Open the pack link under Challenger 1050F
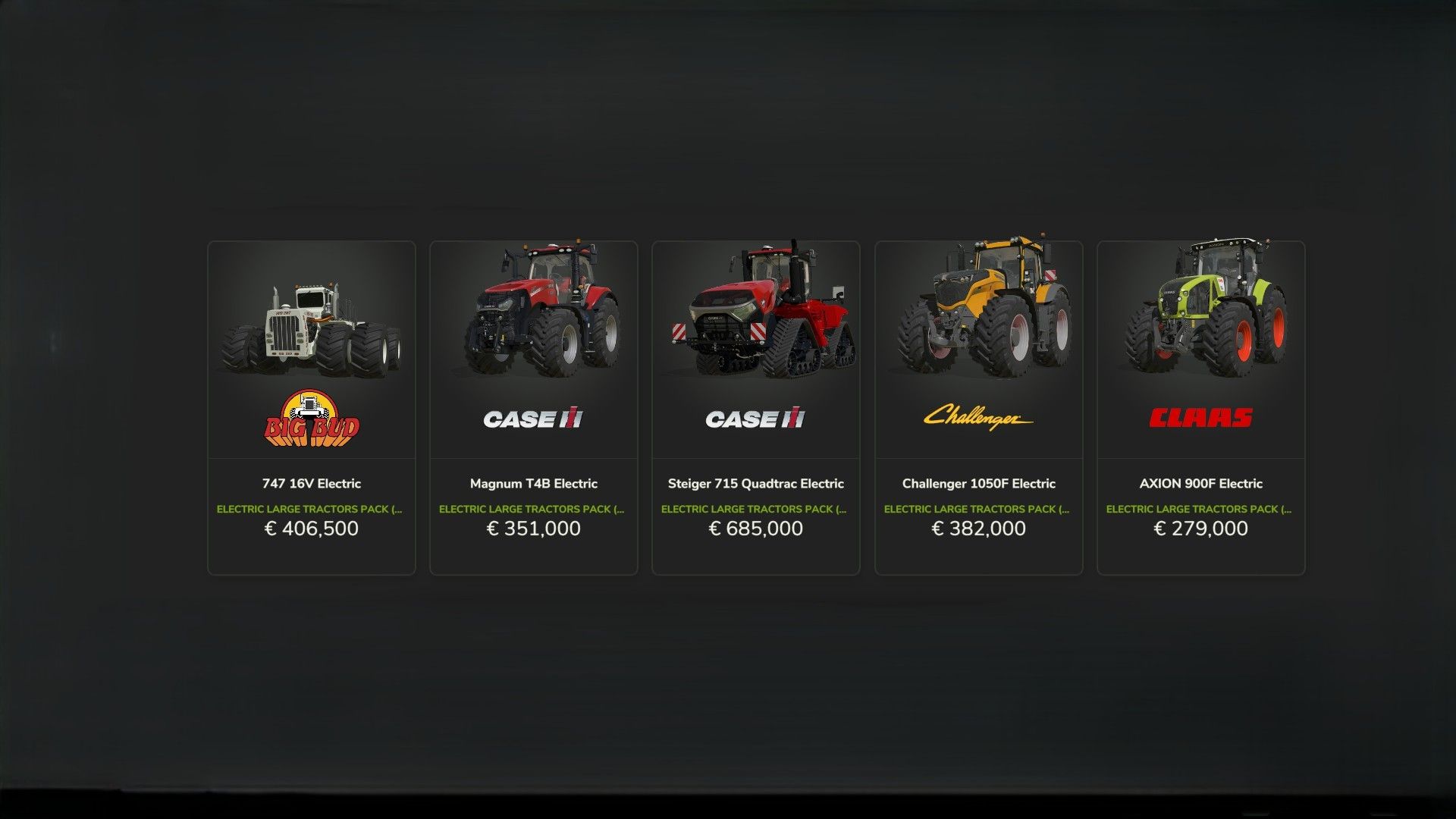 click(977, 509)
